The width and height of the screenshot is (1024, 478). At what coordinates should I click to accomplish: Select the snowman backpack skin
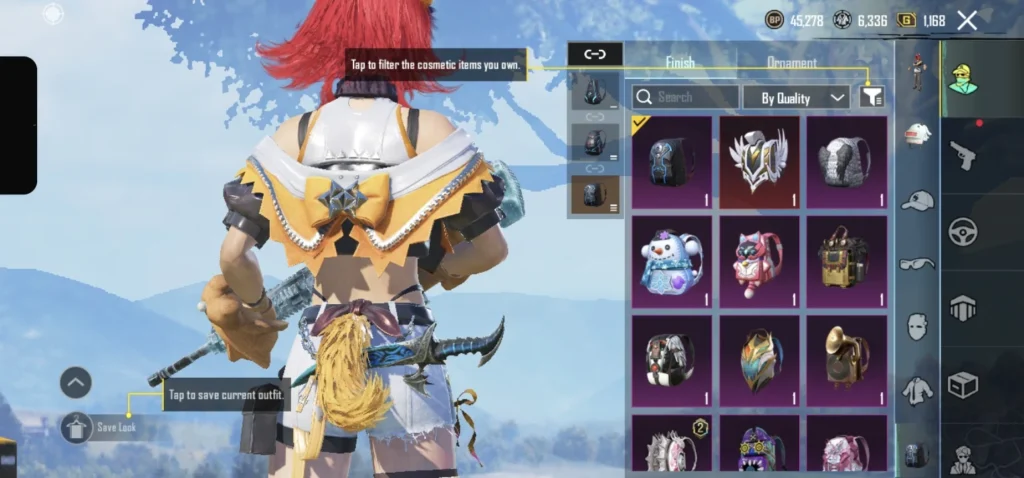click(671, 262)
